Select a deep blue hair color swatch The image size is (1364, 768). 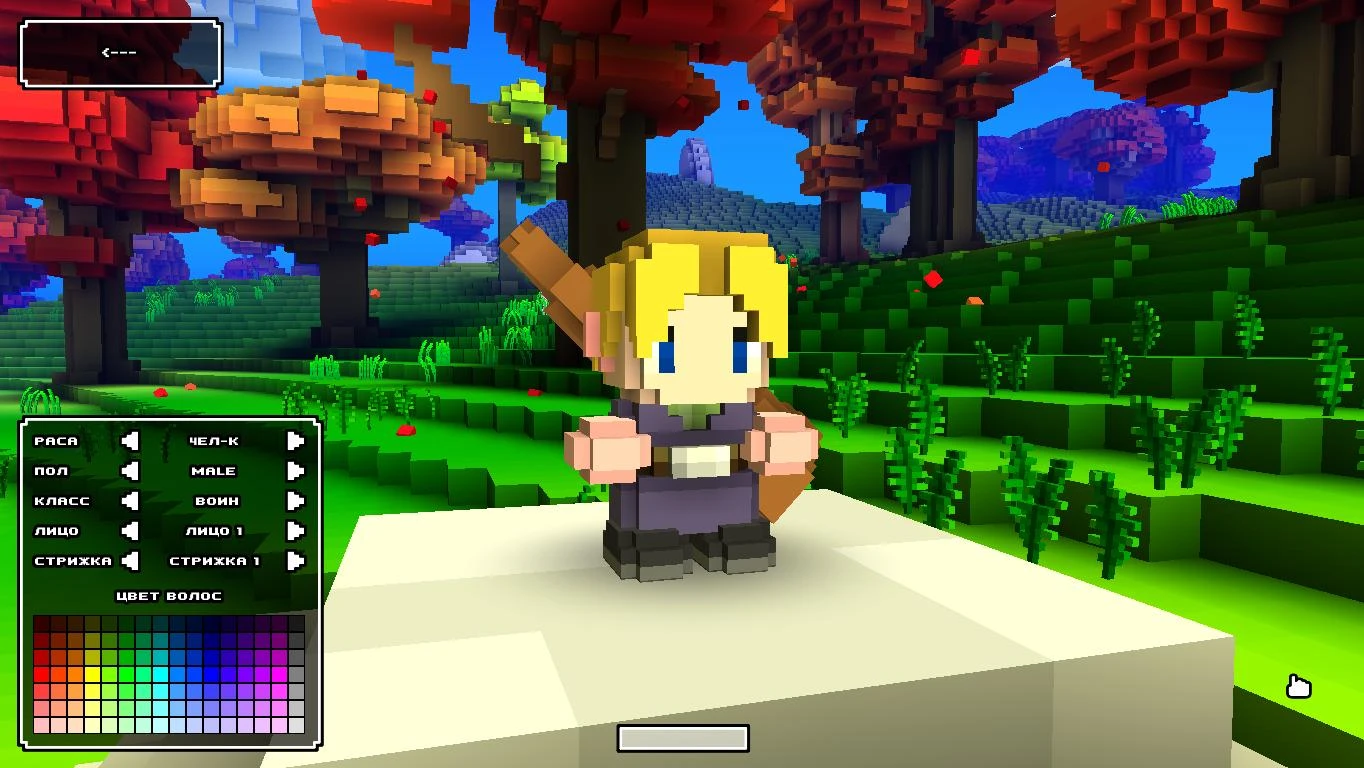(x=213, y=676)
